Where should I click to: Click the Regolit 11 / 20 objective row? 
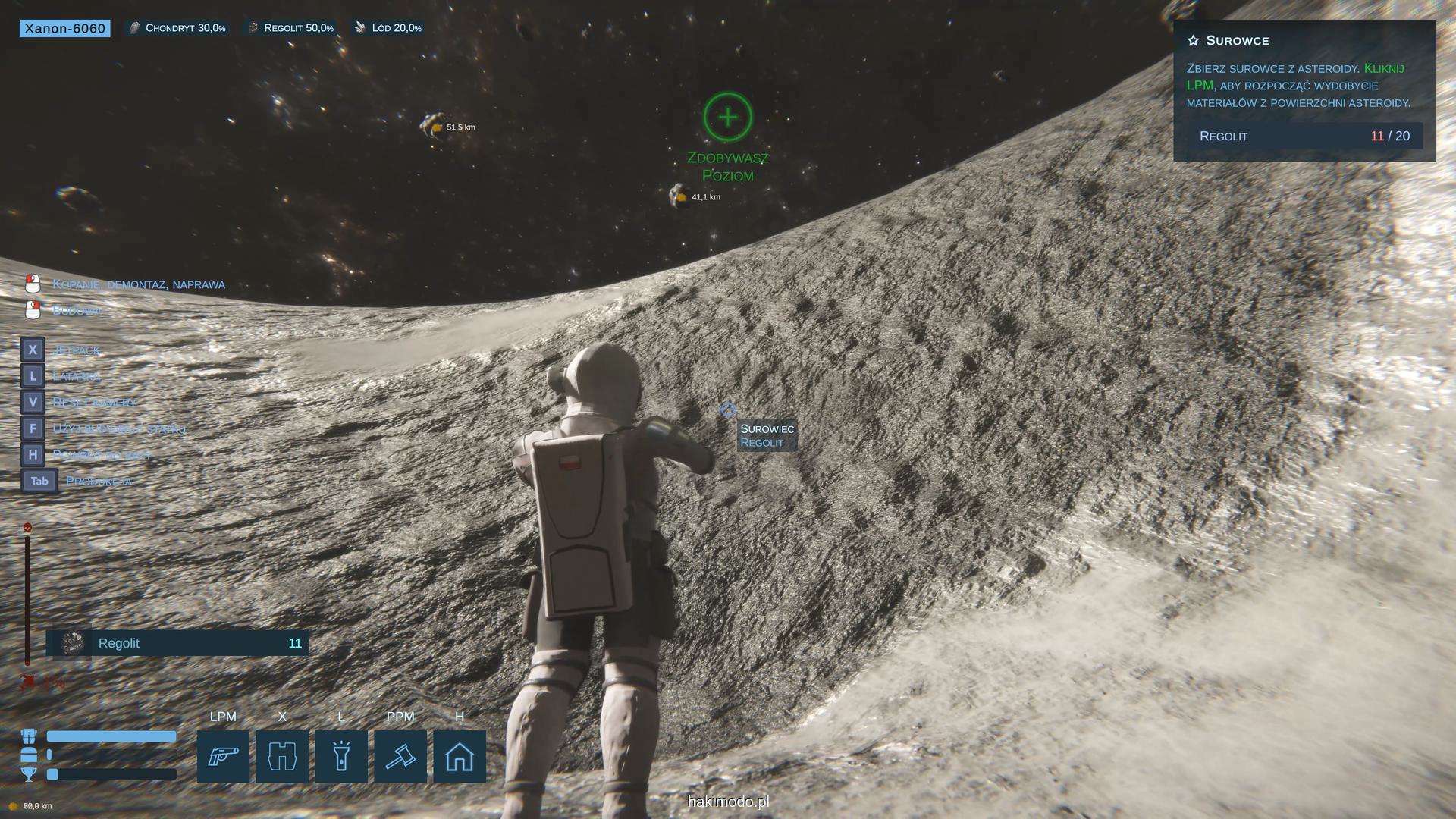pyautogui.click(x=1304, y=136)
